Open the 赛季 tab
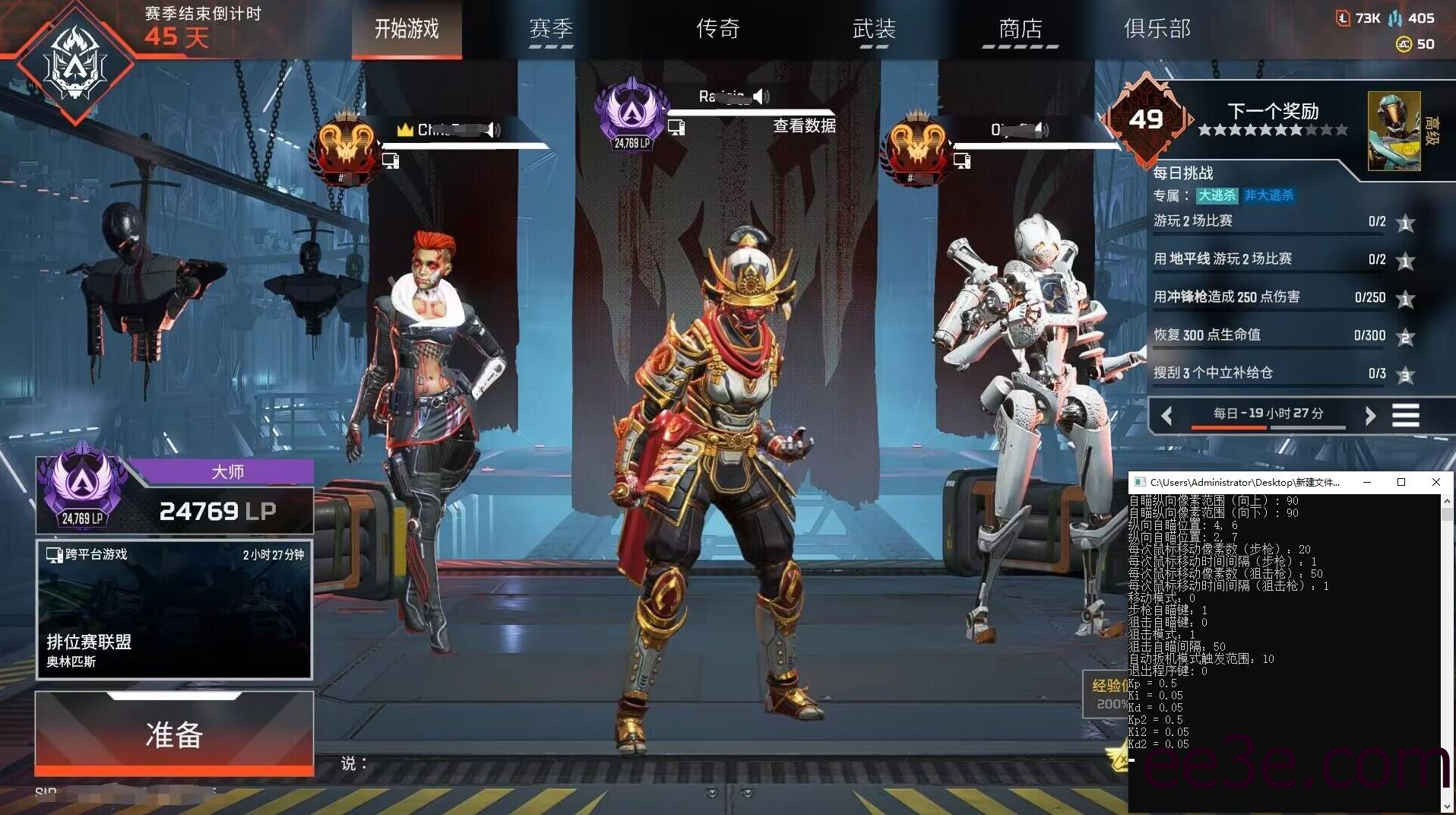The width and height of the screenshot is (1456, 815). 551,30
